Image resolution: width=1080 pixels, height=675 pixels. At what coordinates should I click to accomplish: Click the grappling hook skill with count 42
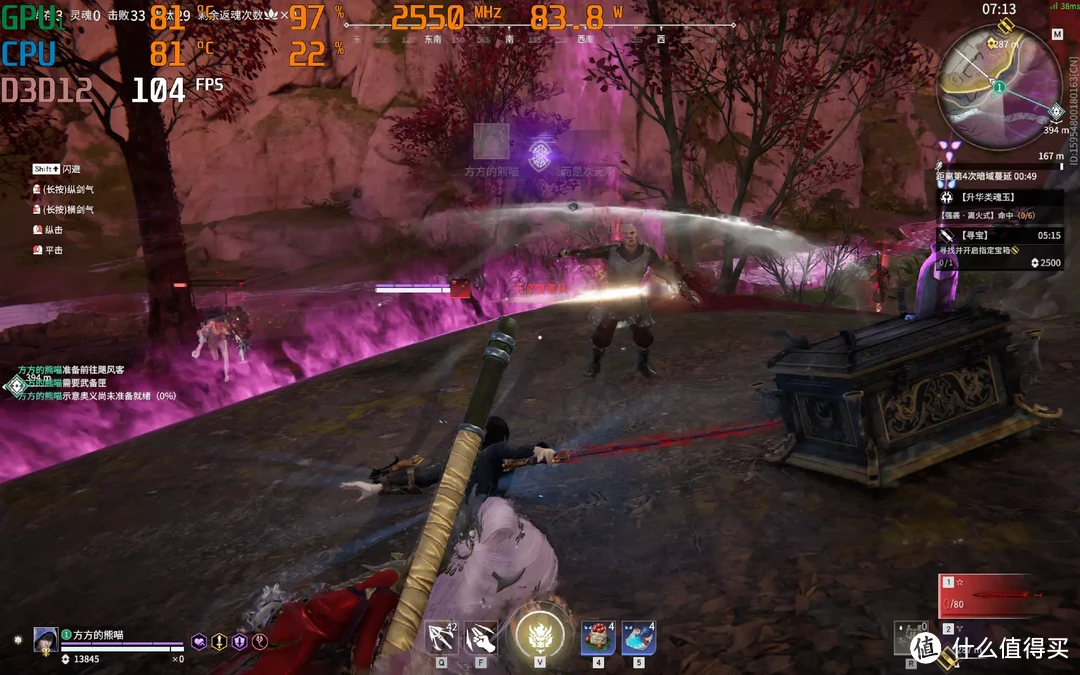[441, 636]
